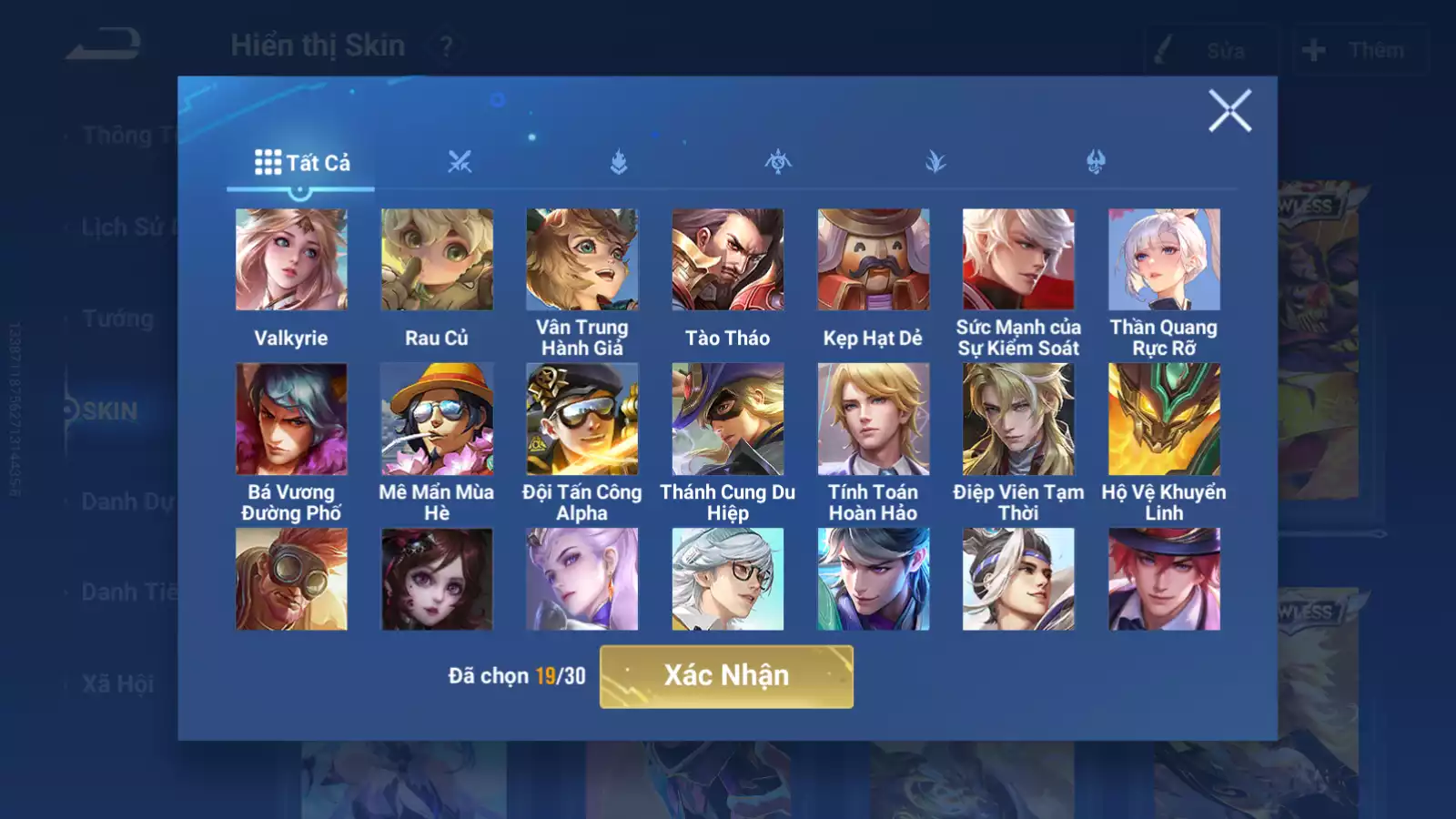The image size is (1456, 819).
Task: Select Sức Mạnh của Sự Kiểm Soát skin
Action: click(x=1018, y=260)
